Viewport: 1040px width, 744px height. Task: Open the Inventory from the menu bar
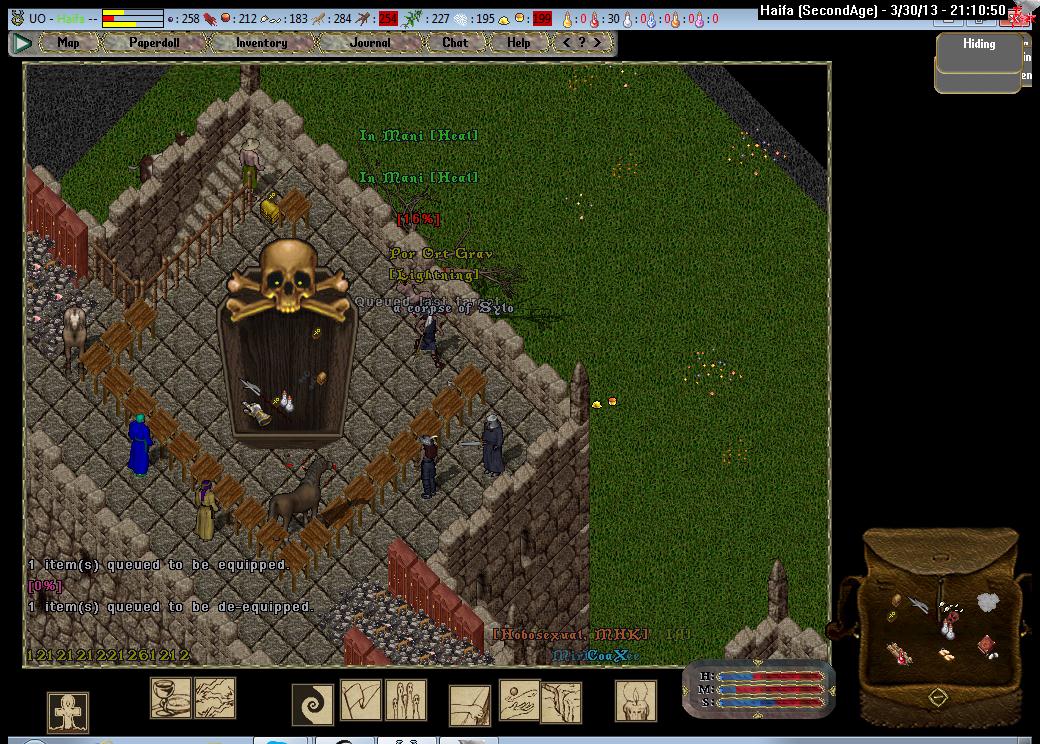[x=261, y=43]
